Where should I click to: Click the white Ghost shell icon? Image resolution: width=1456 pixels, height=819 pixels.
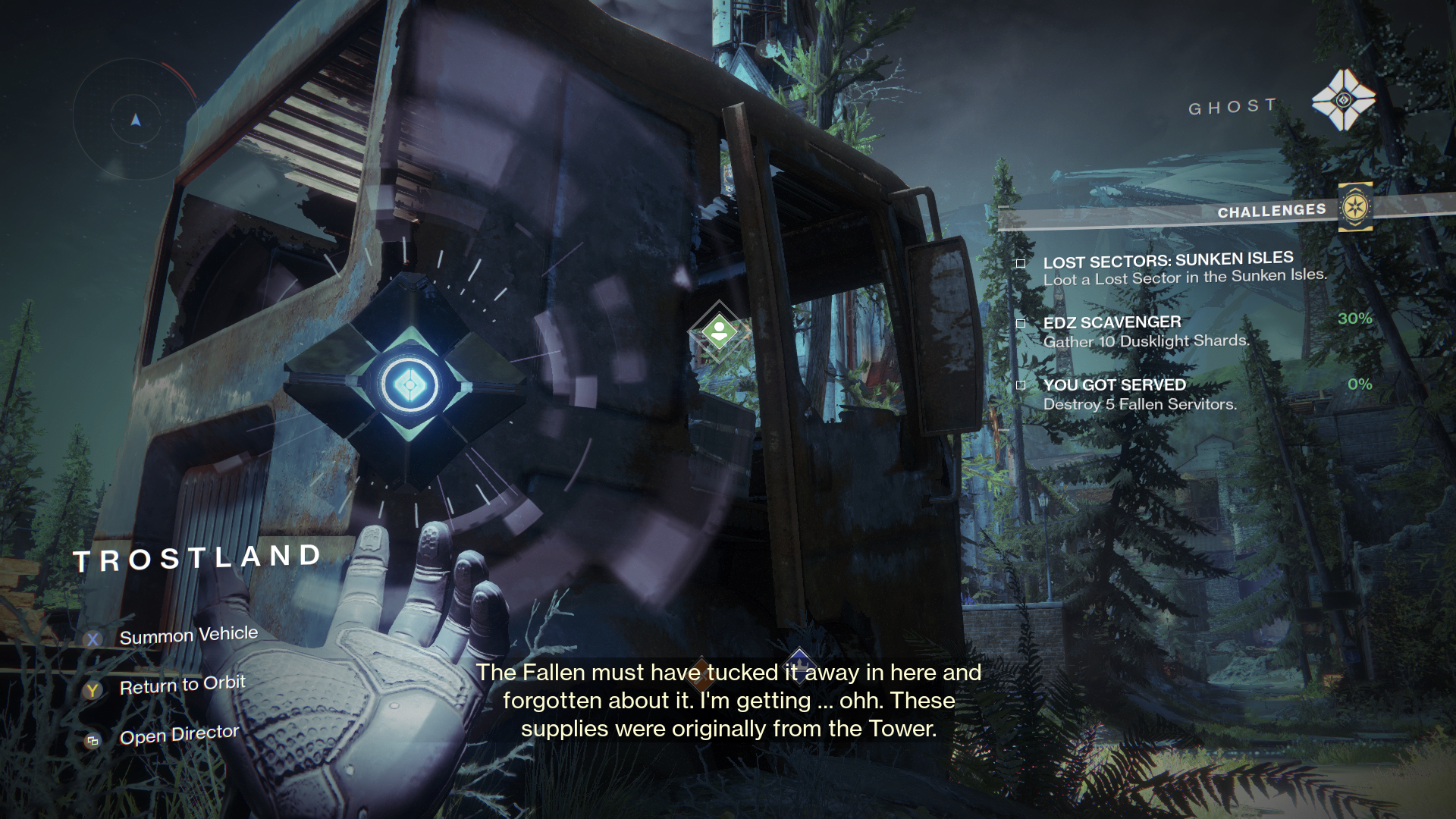coord(1343,100)
